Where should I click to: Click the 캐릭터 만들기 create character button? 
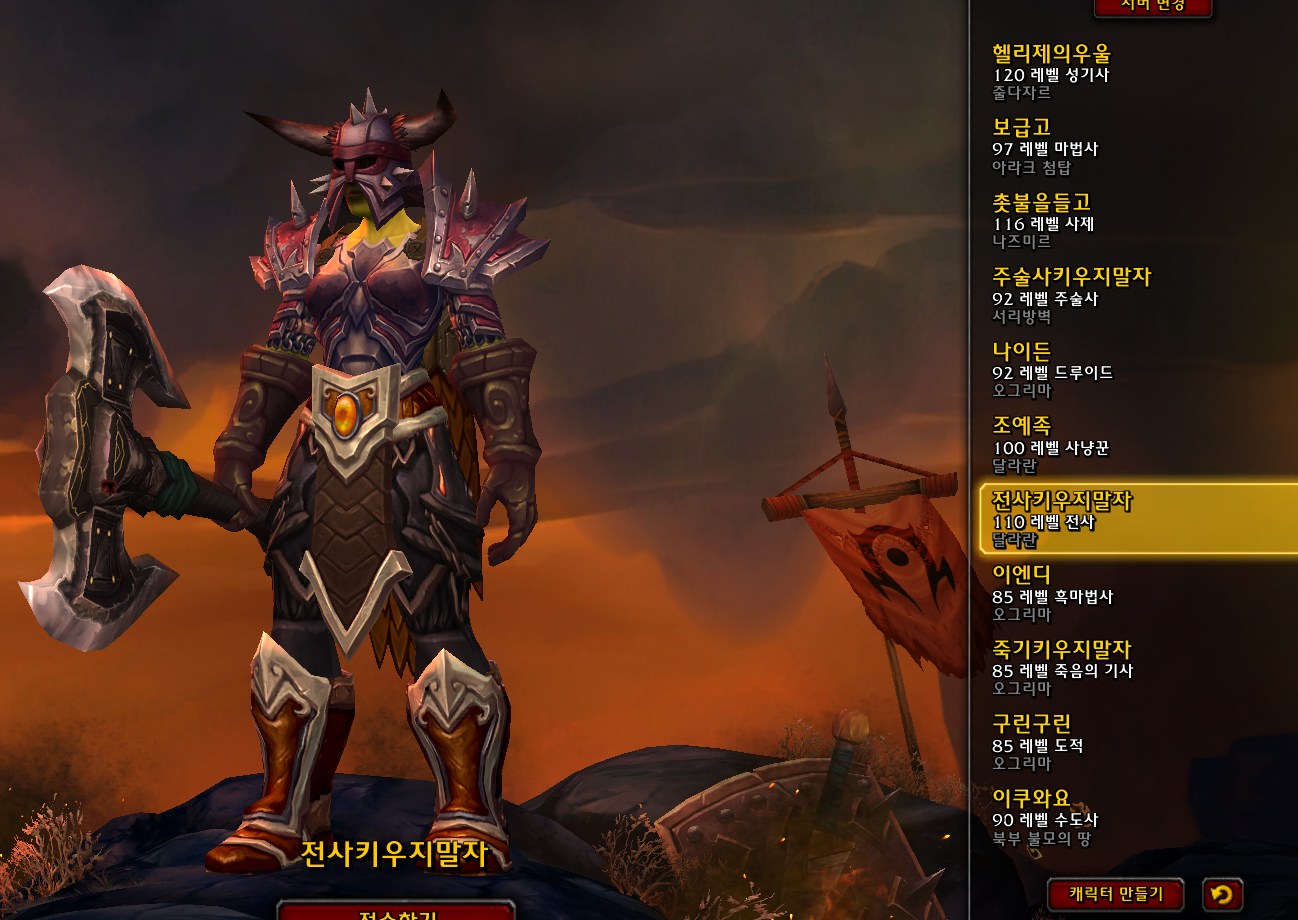pos(1115,893)
